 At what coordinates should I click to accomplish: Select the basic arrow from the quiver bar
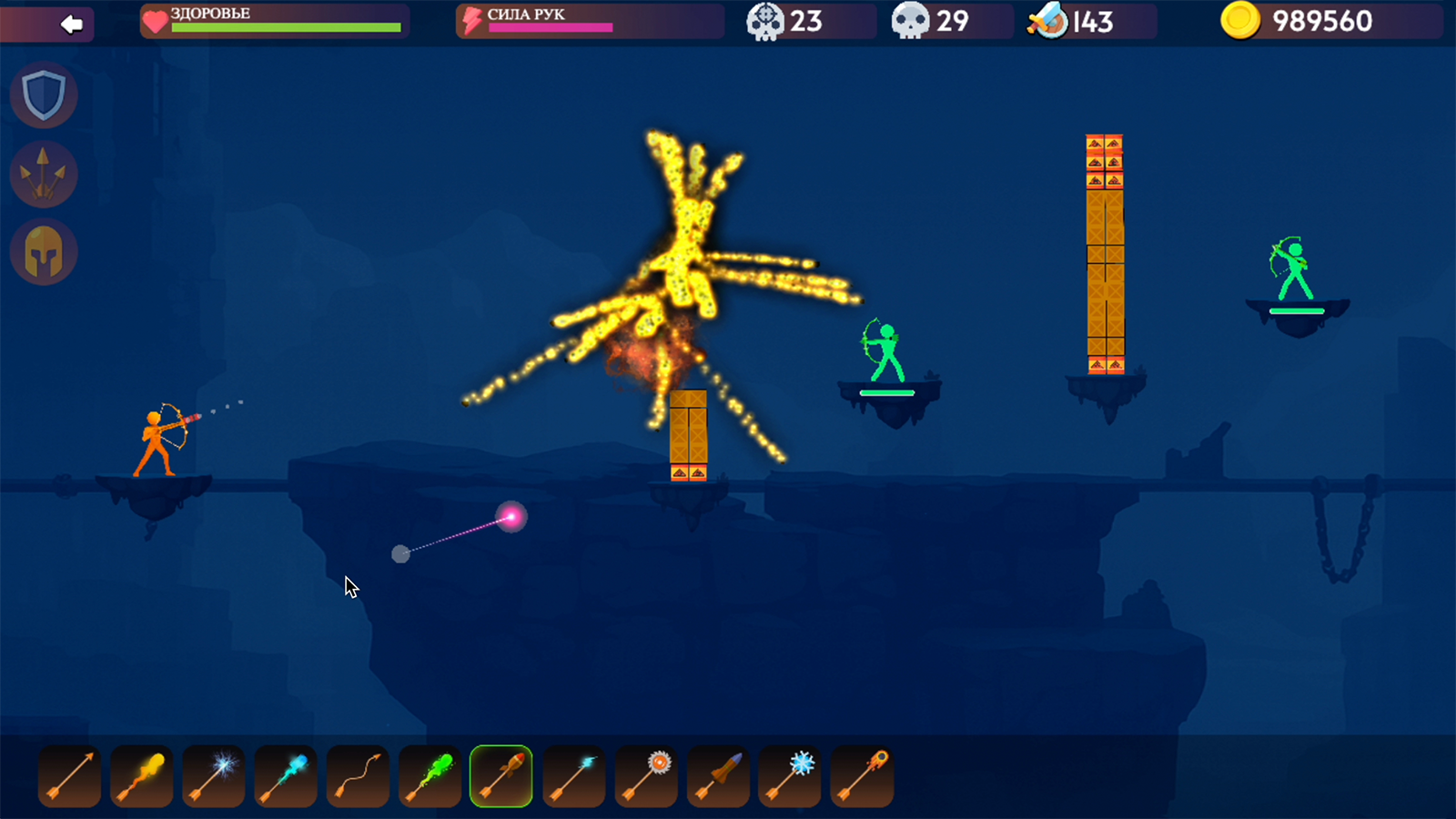69,775
